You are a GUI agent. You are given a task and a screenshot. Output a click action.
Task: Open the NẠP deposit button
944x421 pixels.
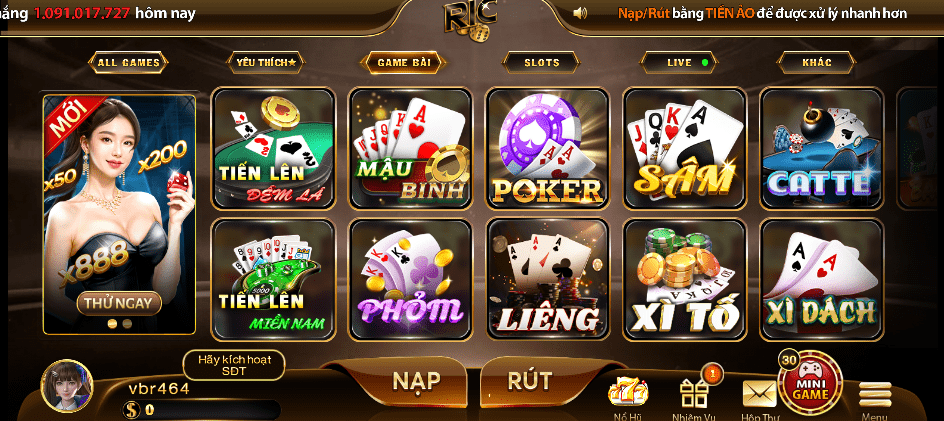tap(416, 381)
